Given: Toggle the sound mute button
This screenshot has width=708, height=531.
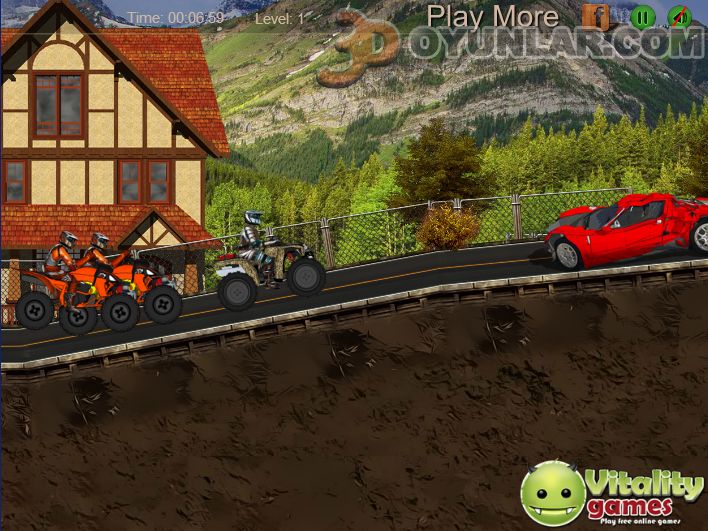Looking at the screenshot, I should [679, 16].
